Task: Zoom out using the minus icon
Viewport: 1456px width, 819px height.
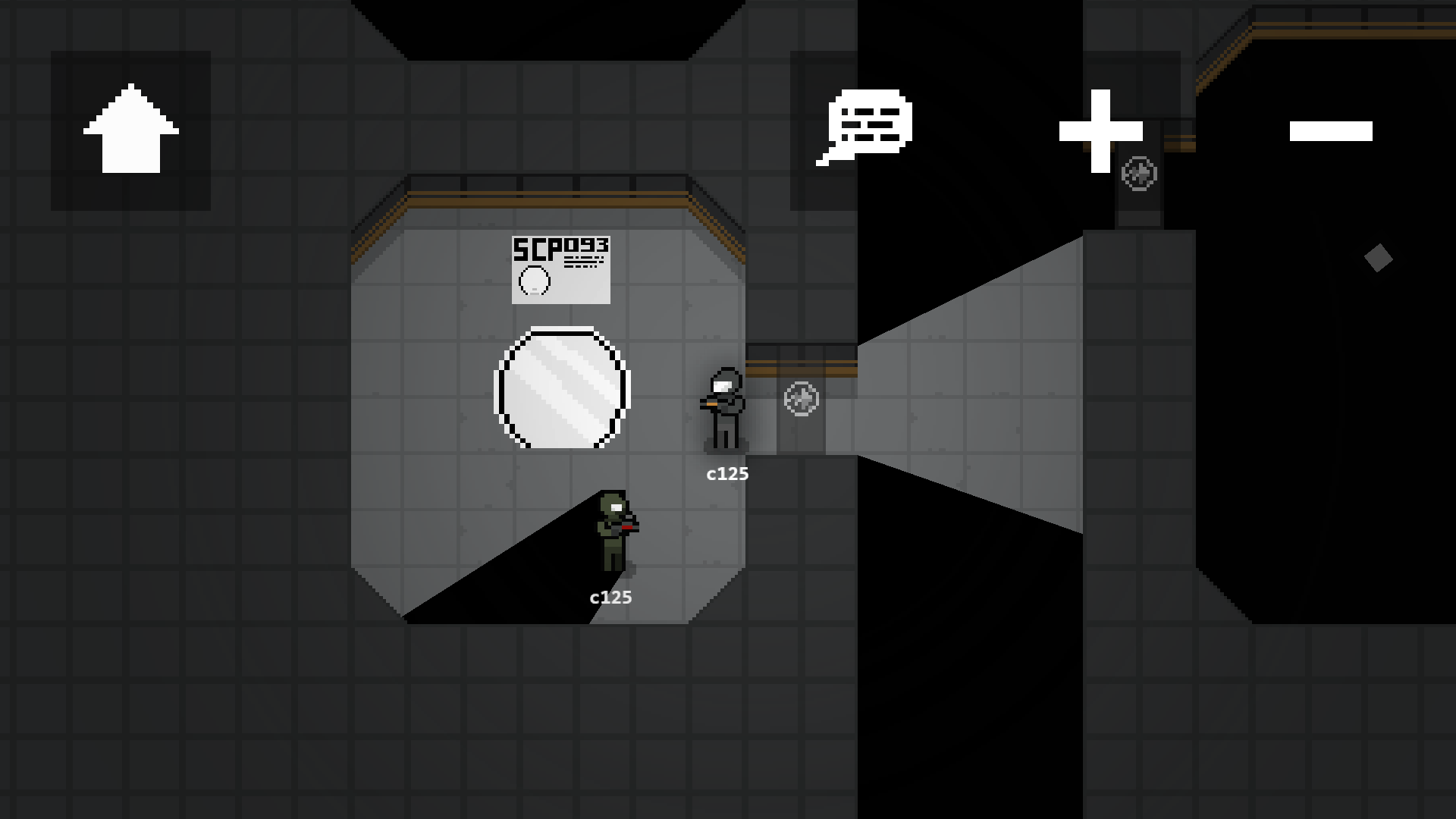Action: (x=1332, y=130)
